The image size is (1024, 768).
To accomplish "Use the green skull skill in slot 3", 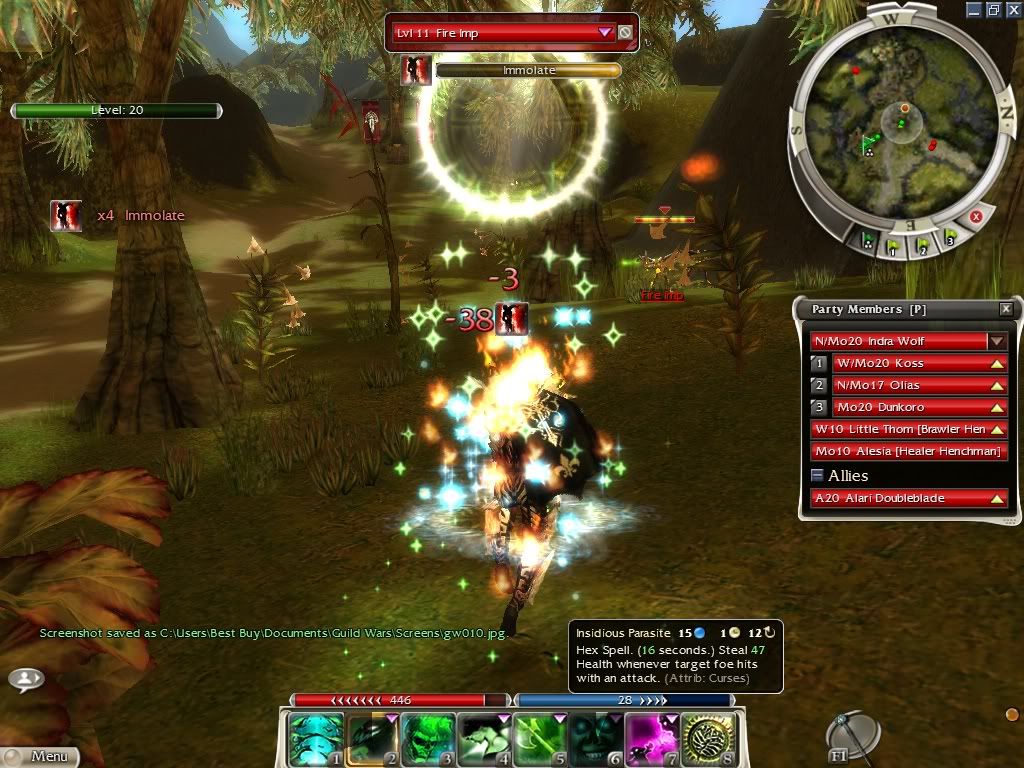I will click(x=429, y=739).
